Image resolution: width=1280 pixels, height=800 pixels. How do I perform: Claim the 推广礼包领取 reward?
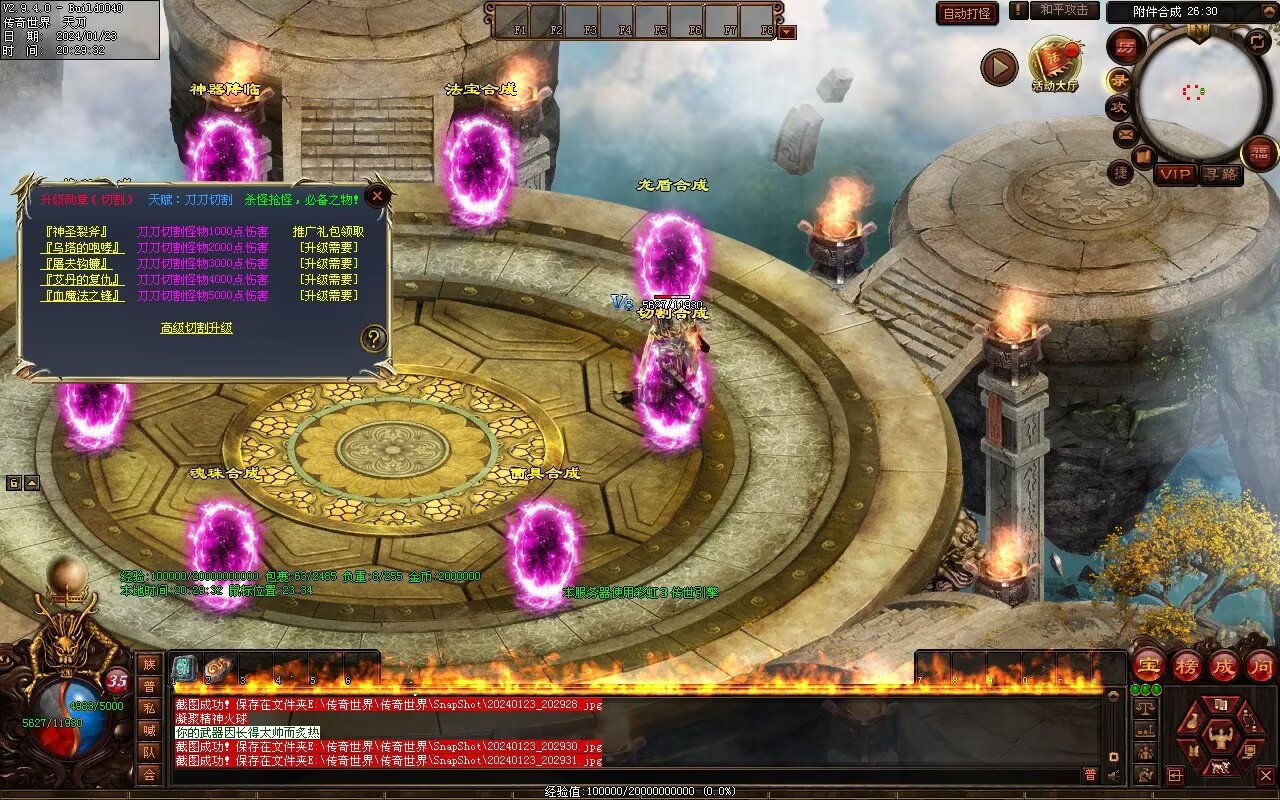(x=328, y=231)
